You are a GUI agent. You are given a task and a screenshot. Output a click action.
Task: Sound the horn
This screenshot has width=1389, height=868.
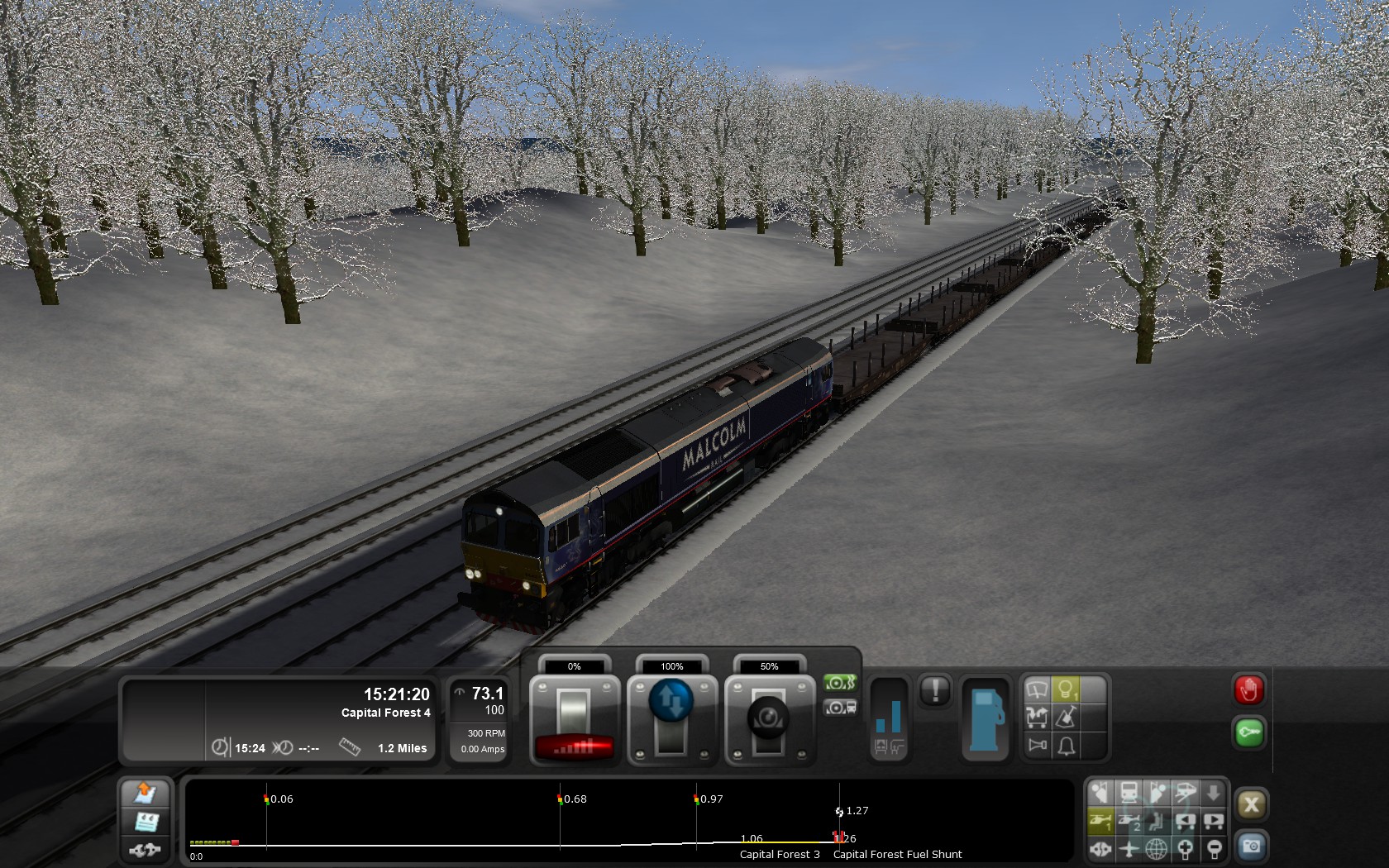tap(1037, 746)
